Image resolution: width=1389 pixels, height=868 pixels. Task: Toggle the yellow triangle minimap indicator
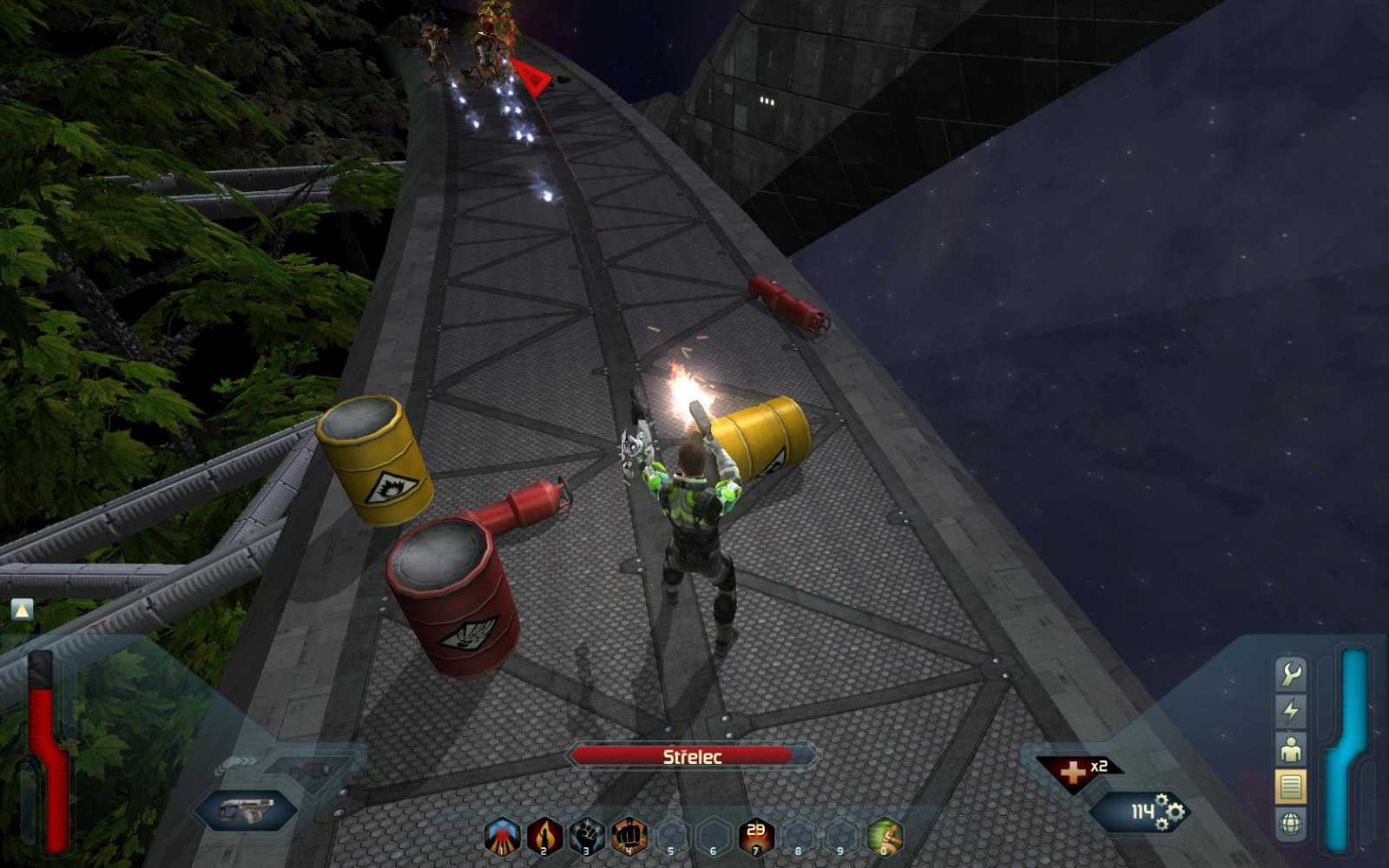(x=20, y=610)
